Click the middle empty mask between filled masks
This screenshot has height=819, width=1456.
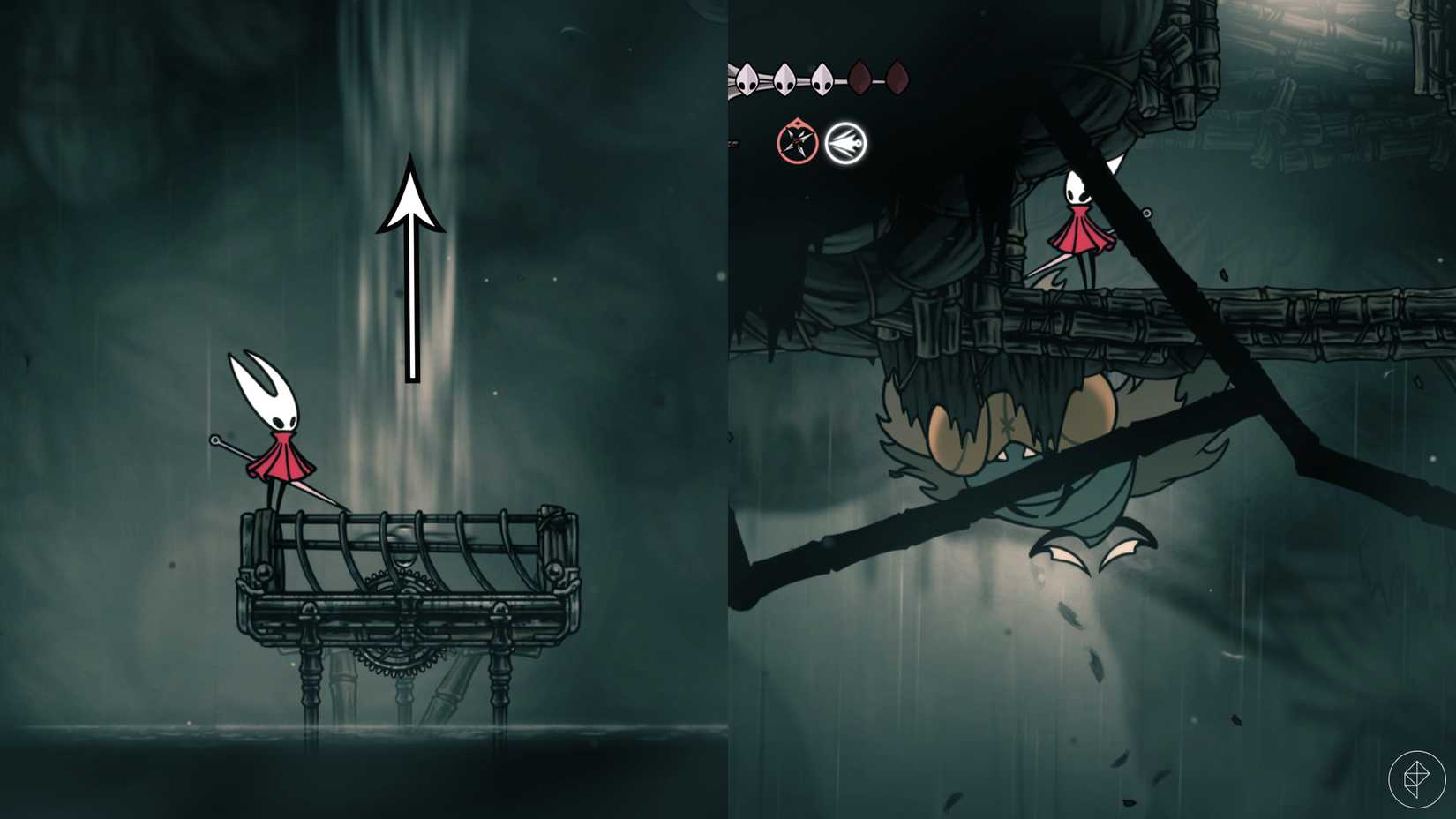(860, 78)
